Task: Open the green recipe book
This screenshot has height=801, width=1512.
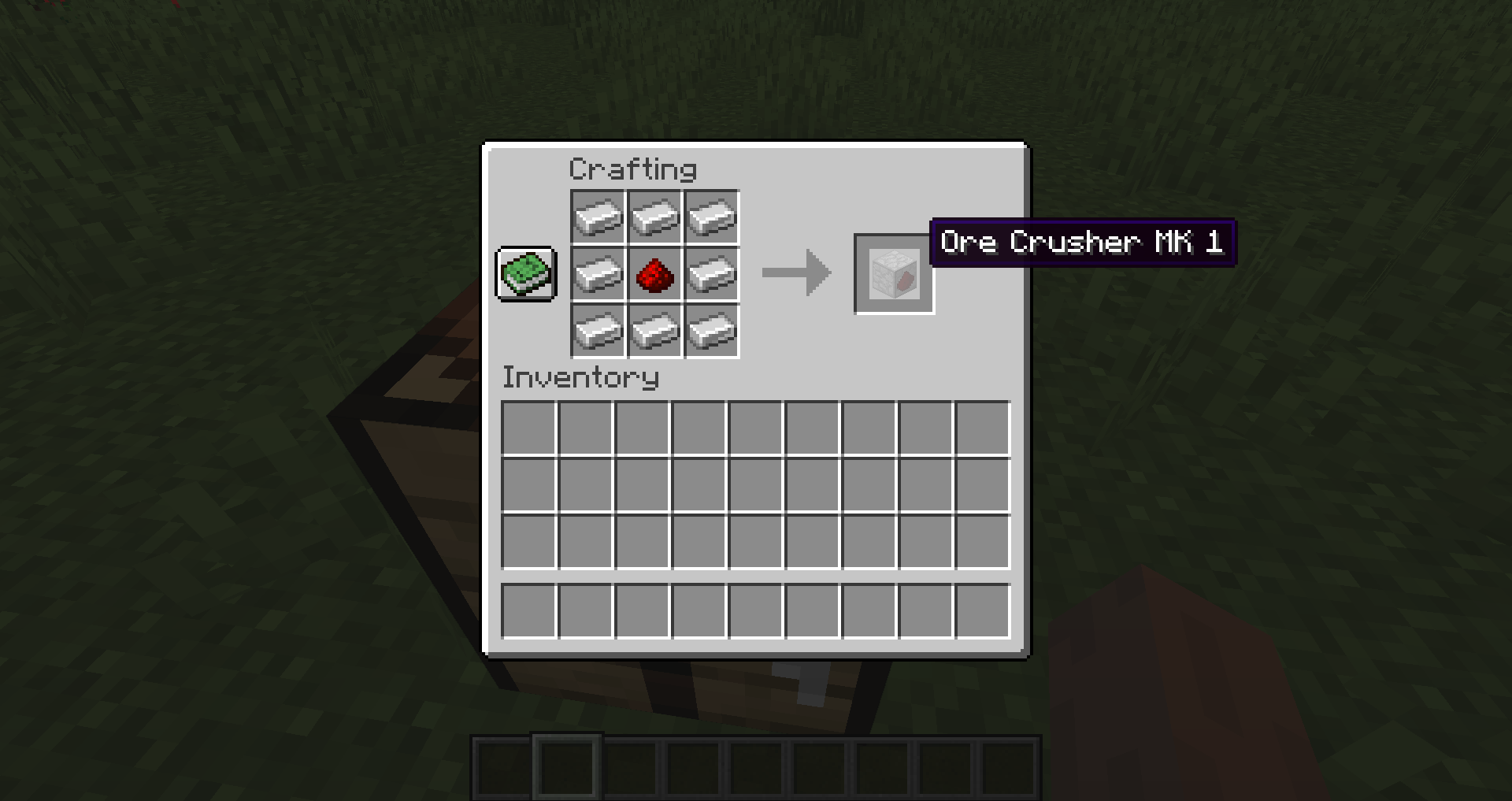Action: pos(525,274)
